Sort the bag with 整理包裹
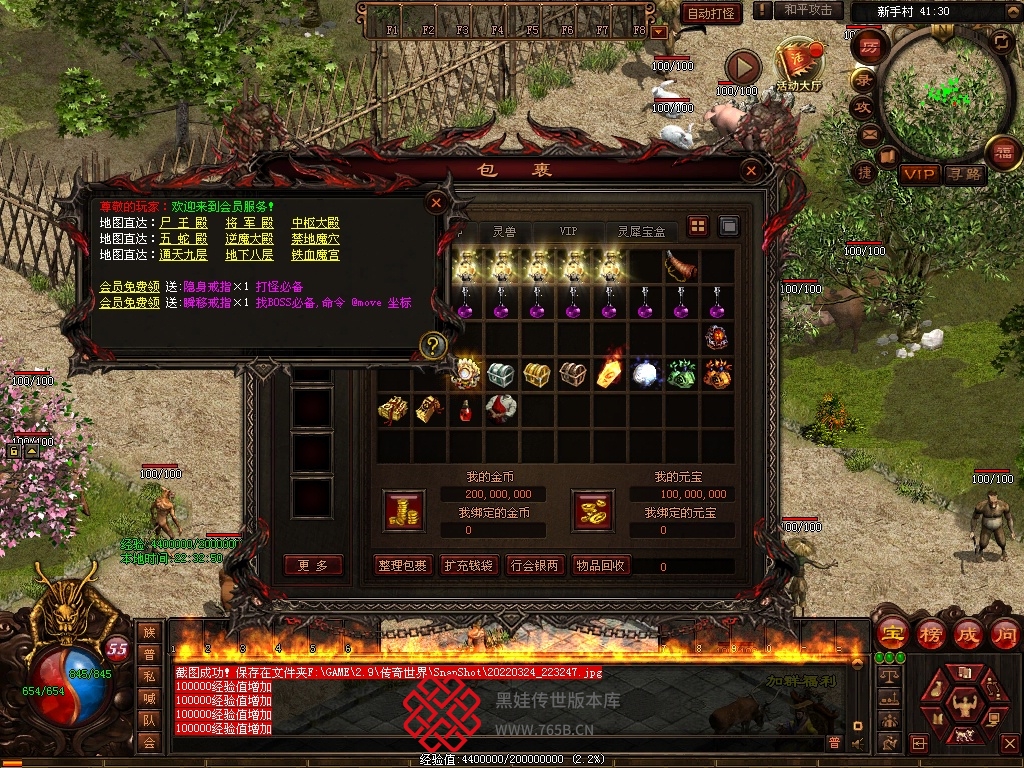 point(403,565)
